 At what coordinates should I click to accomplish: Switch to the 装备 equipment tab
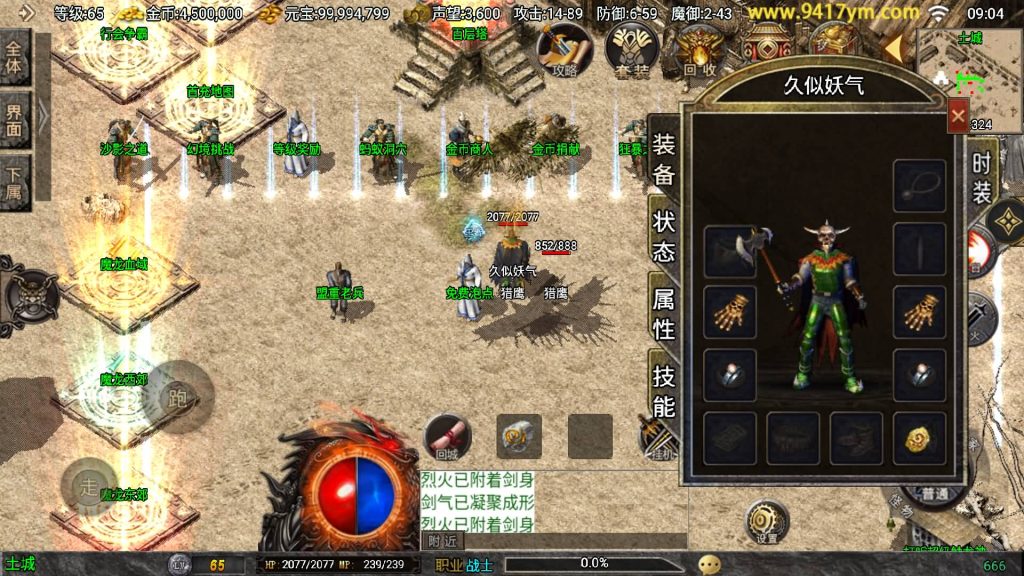point(664,157)
